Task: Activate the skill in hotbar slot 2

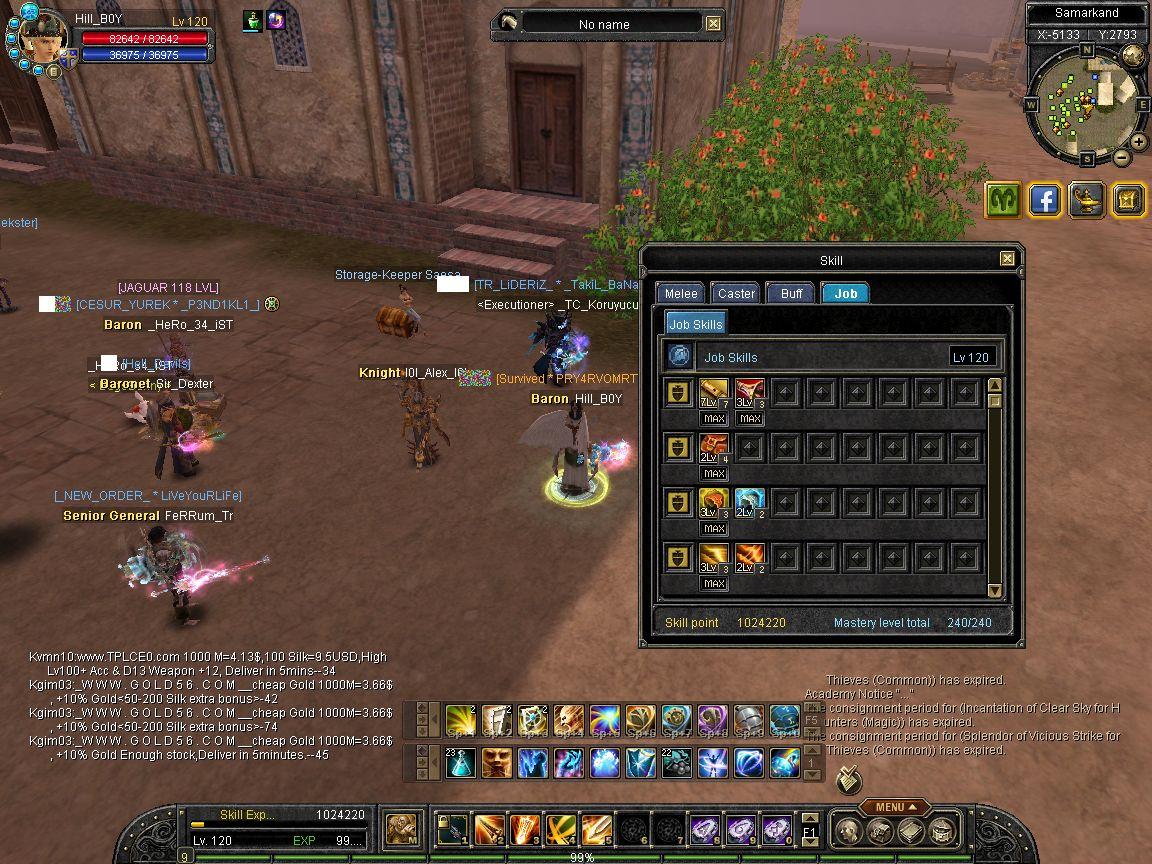Action: coord(489,830)
